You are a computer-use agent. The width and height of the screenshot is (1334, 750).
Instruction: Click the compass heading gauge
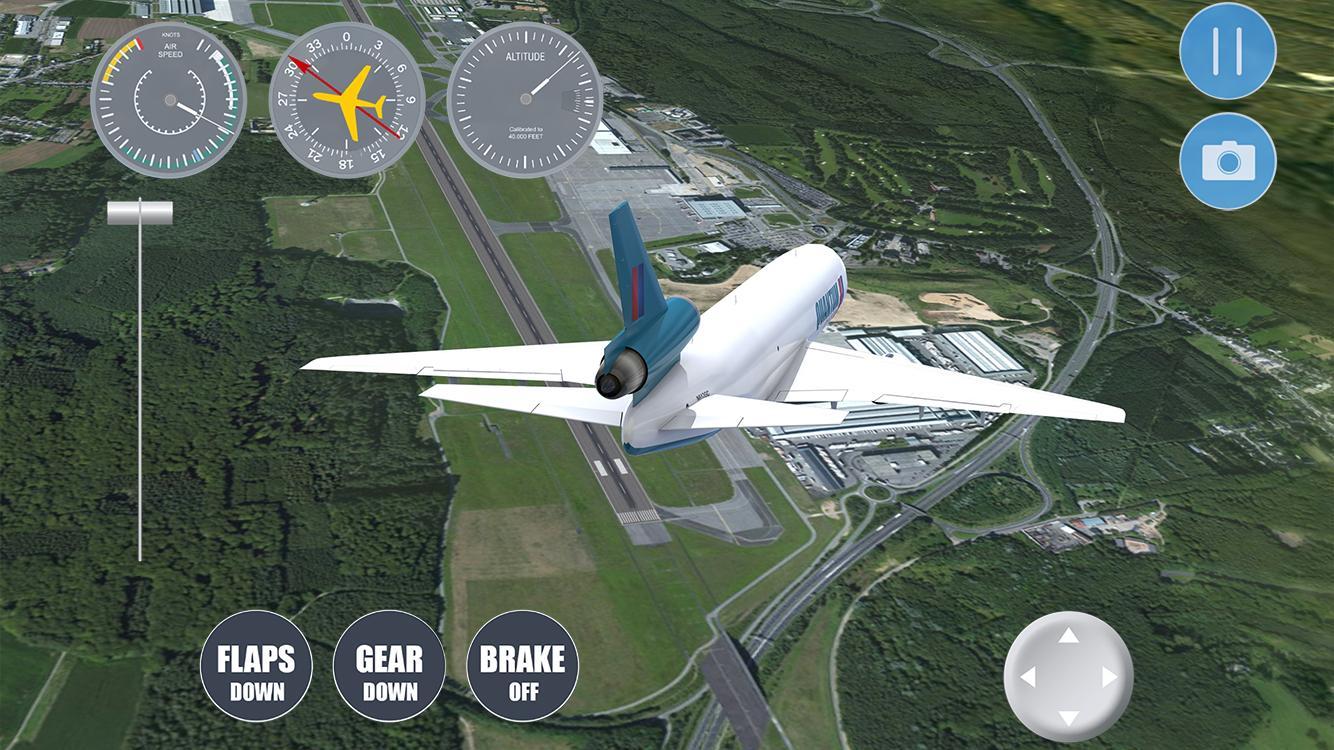(348, 100)
